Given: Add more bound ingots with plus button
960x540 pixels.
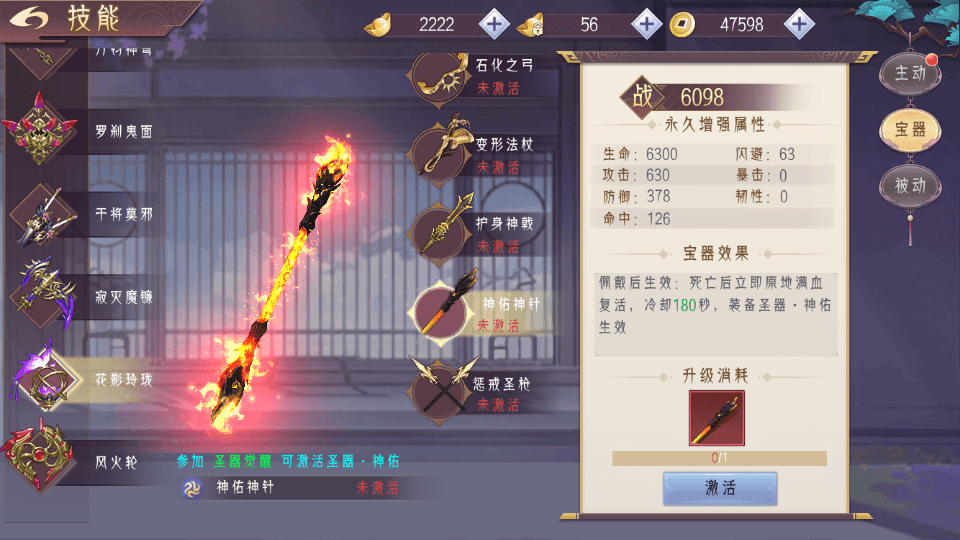Looking at the screenshot, I should [647, 24].
